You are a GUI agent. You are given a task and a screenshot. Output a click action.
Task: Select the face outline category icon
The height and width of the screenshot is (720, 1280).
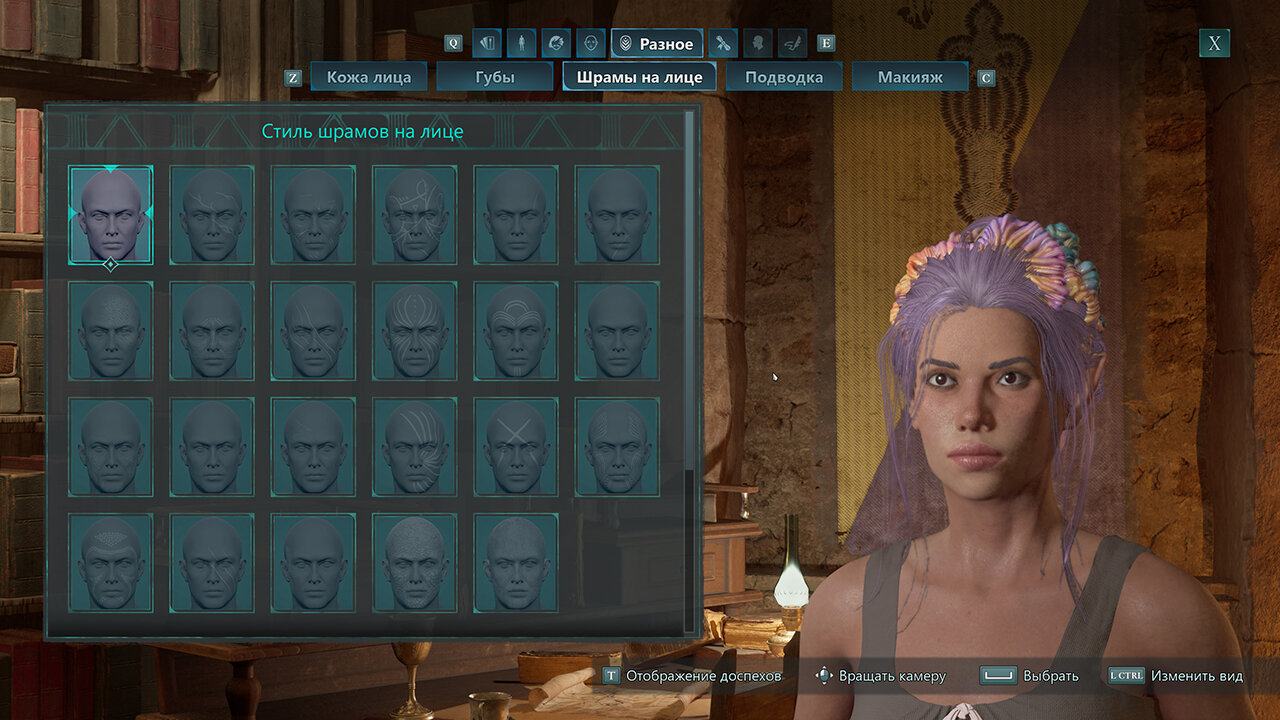point(590,43)
